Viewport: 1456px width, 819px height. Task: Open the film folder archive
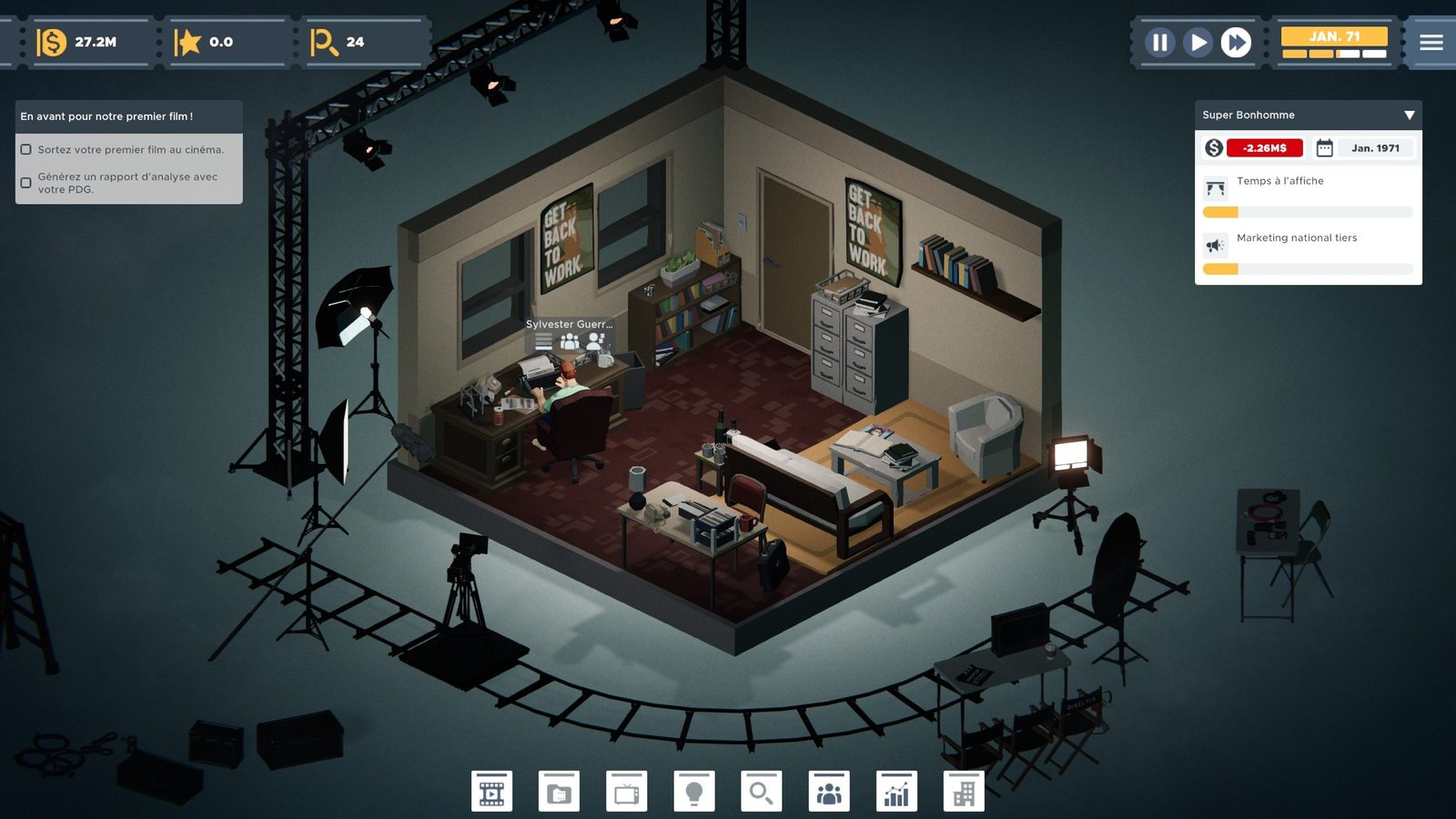(x=559, y=792)
